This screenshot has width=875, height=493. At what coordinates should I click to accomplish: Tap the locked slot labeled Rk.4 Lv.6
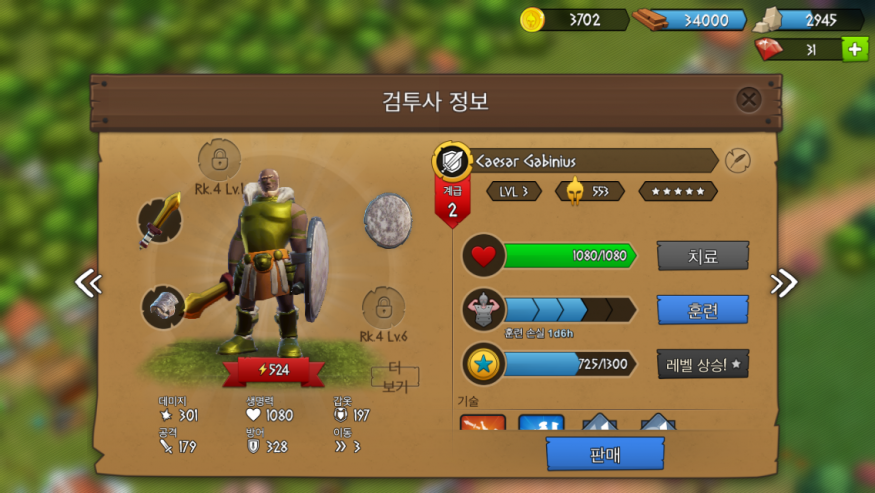pos(384,308)
